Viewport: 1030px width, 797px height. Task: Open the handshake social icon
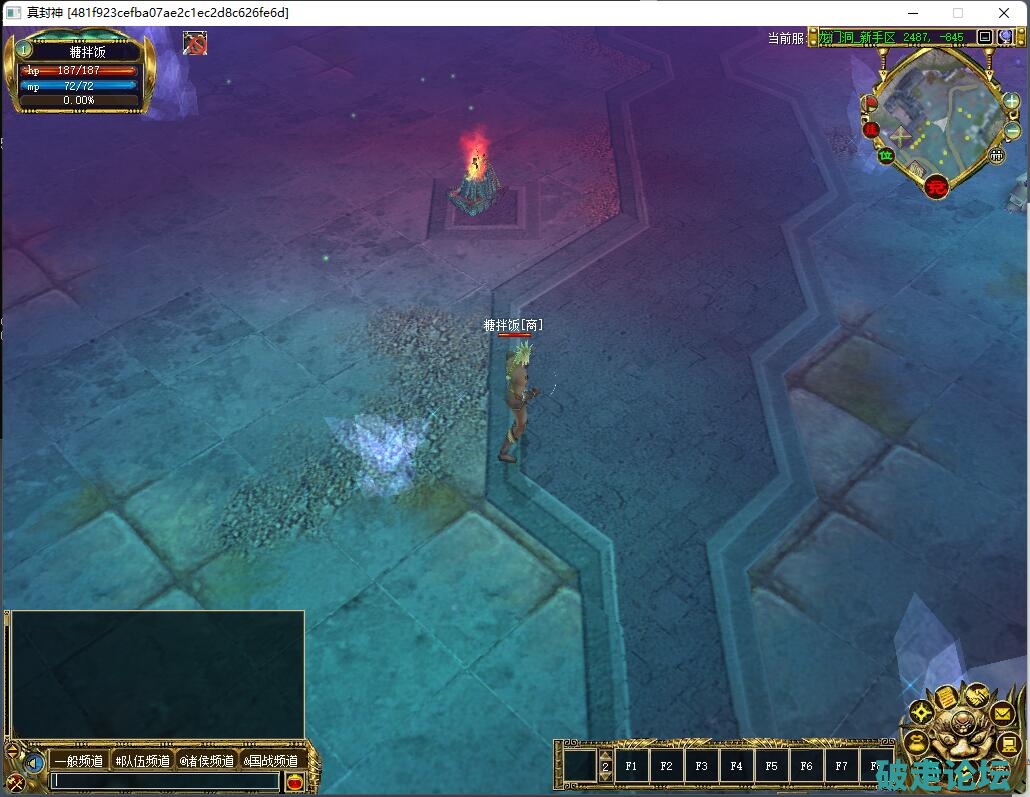click(975, 696)
